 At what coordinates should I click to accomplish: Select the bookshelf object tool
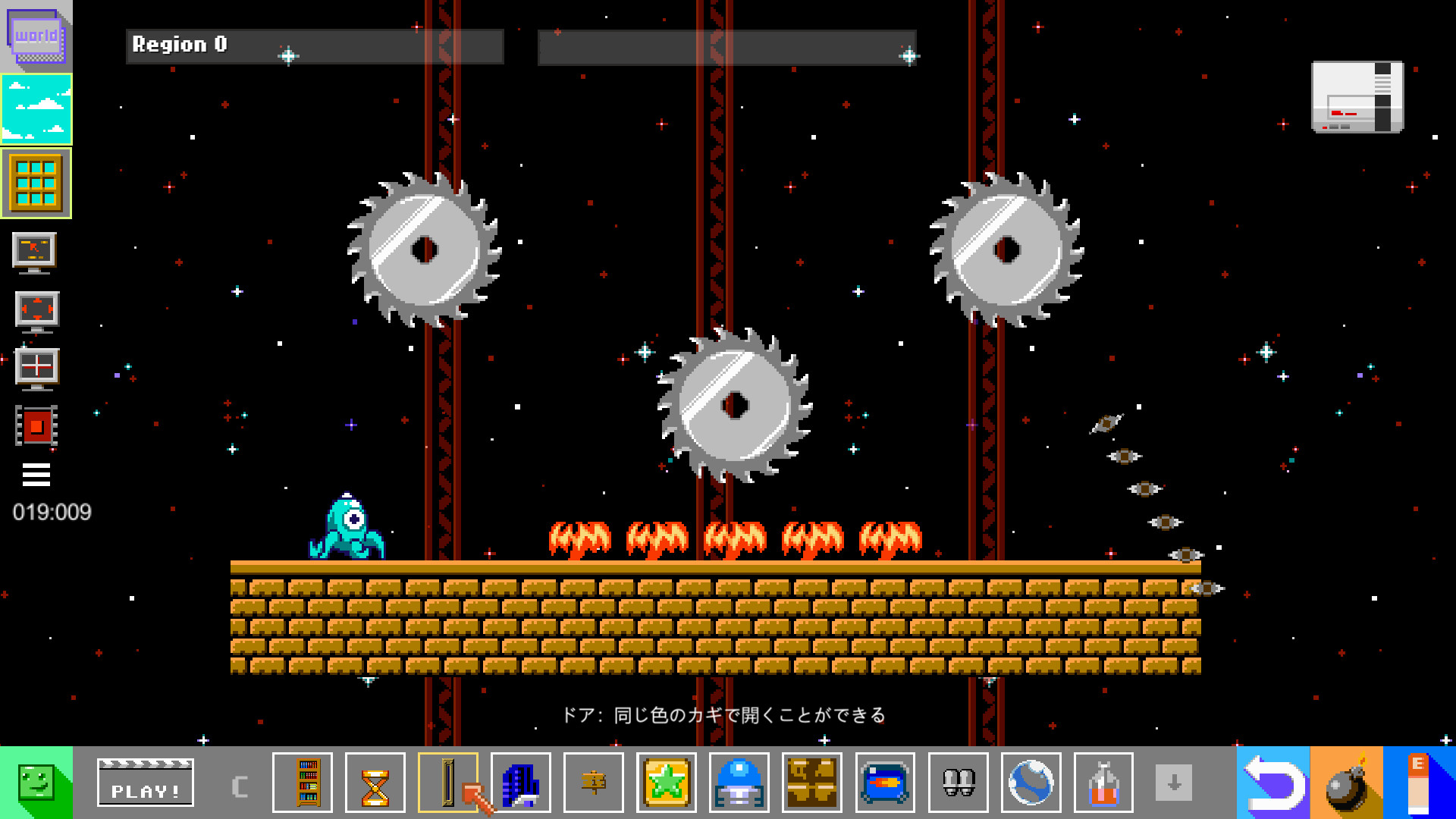point(303,783)
